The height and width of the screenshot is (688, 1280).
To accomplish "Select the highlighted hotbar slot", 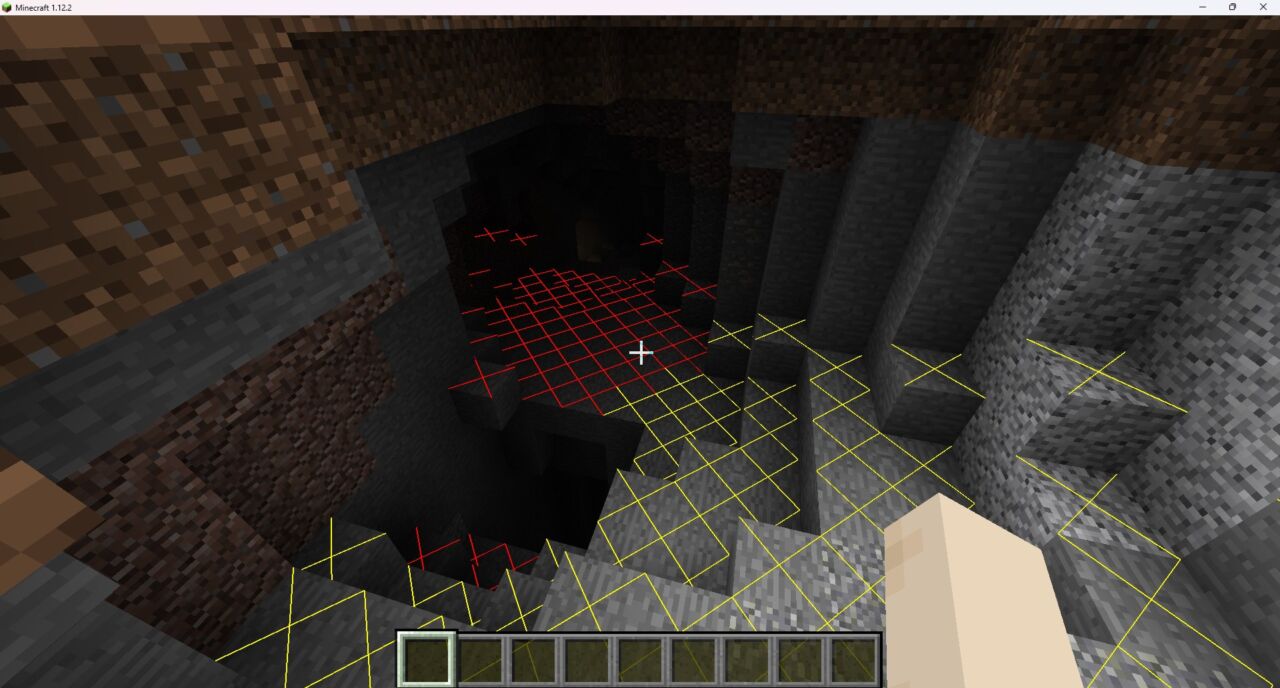I will pos(428,660).
